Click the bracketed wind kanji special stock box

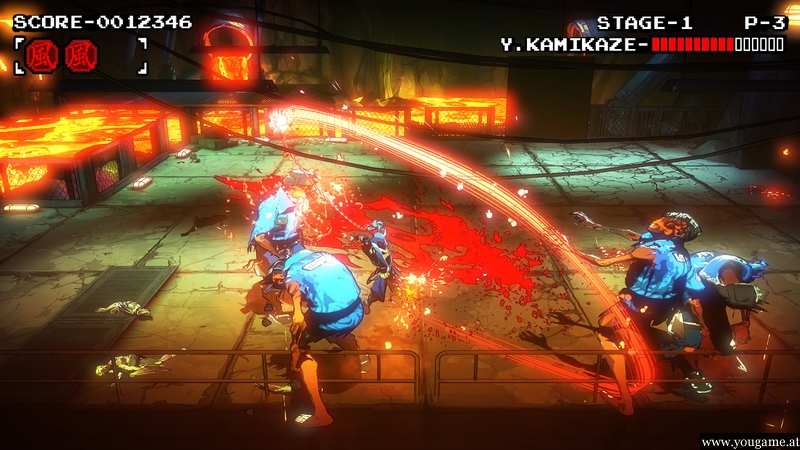tap(80, 54)
